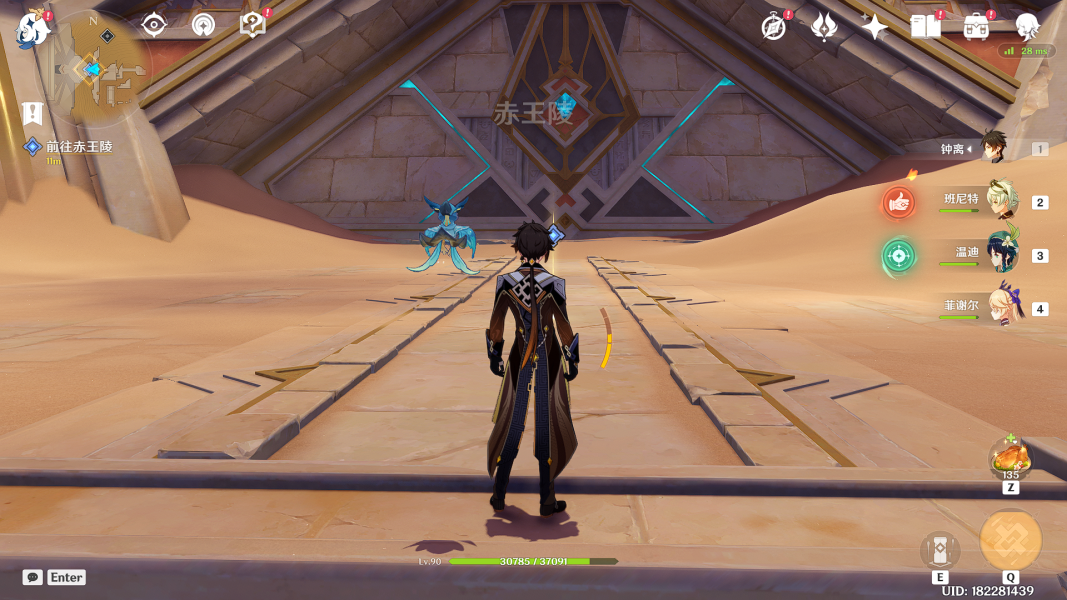
Task: Open the arch-shaped icon beside the eye
Action: 203,25
